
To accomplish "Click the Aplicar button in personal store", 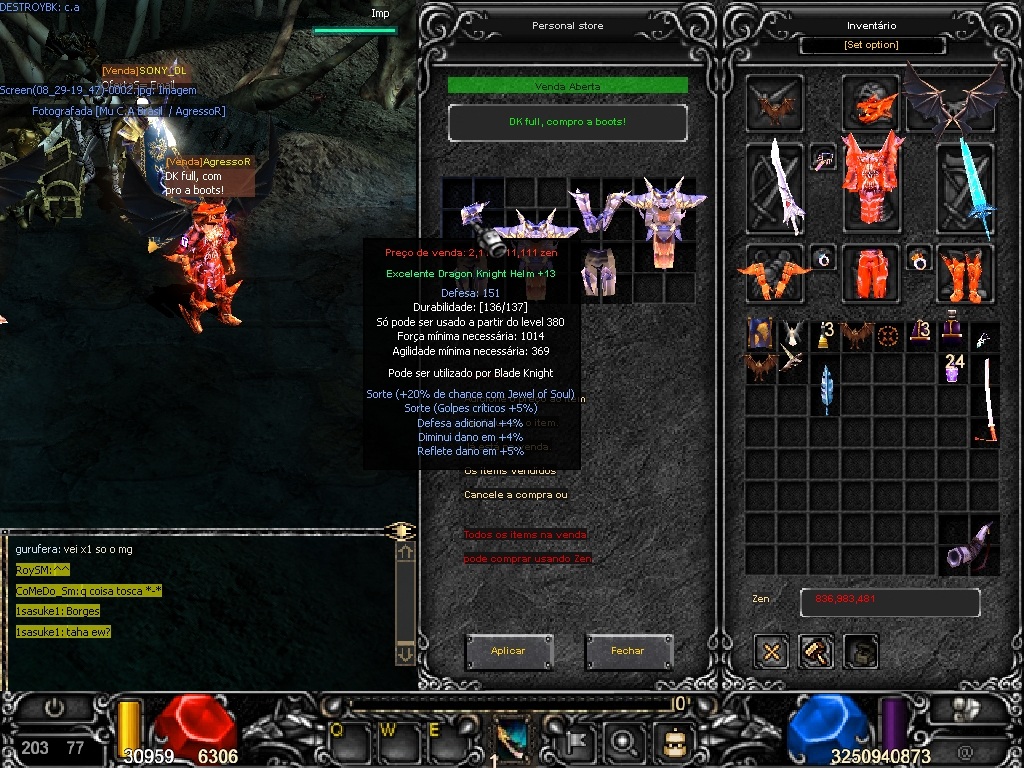I will tap(508, 651).
